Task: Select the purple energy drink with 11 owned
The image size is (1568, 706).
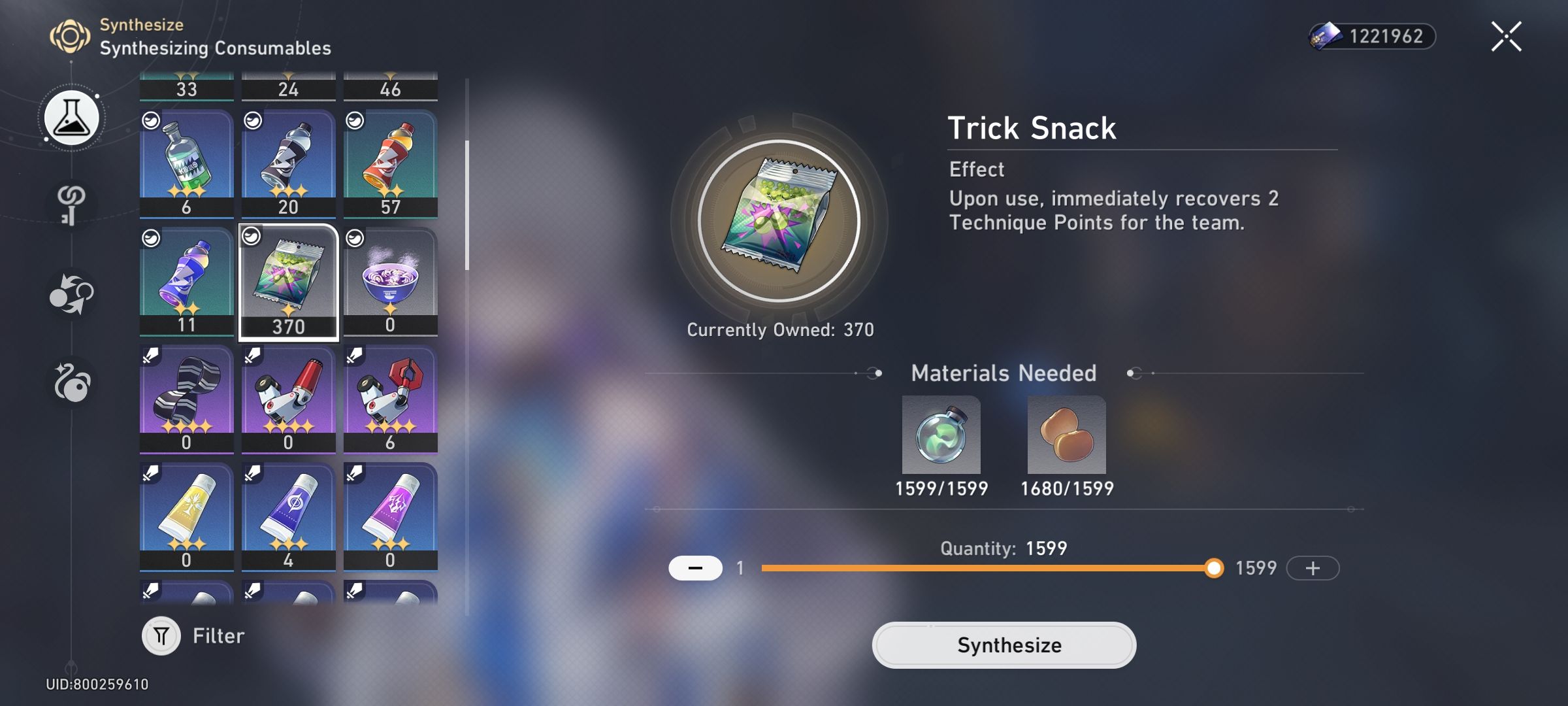Action: 186,281
